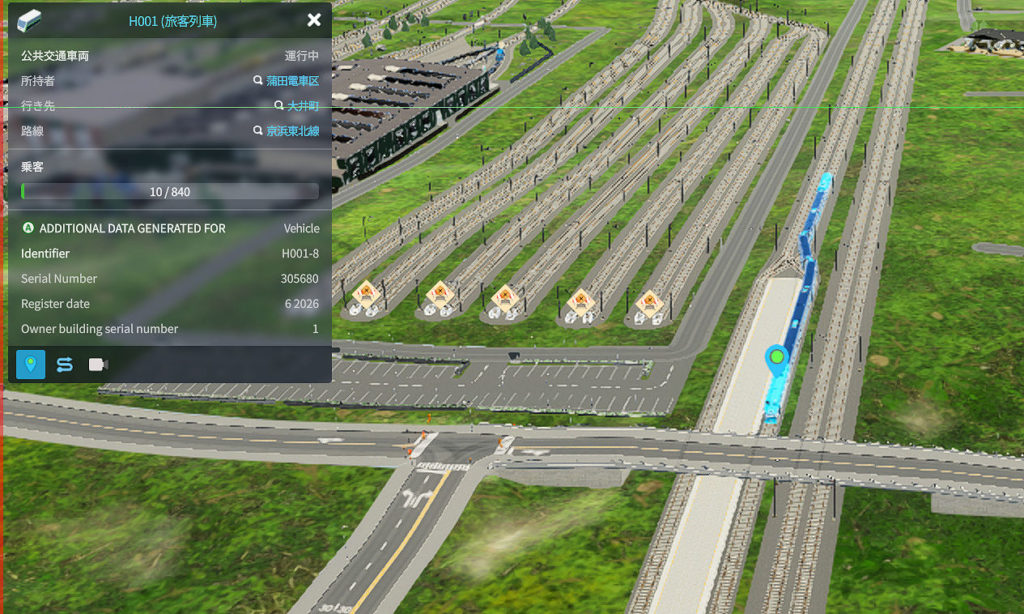Close the H001 vehicle info panel
The height and width of the screenshot is (614, 1024).
pyautogui.click(x=314, y=20)
